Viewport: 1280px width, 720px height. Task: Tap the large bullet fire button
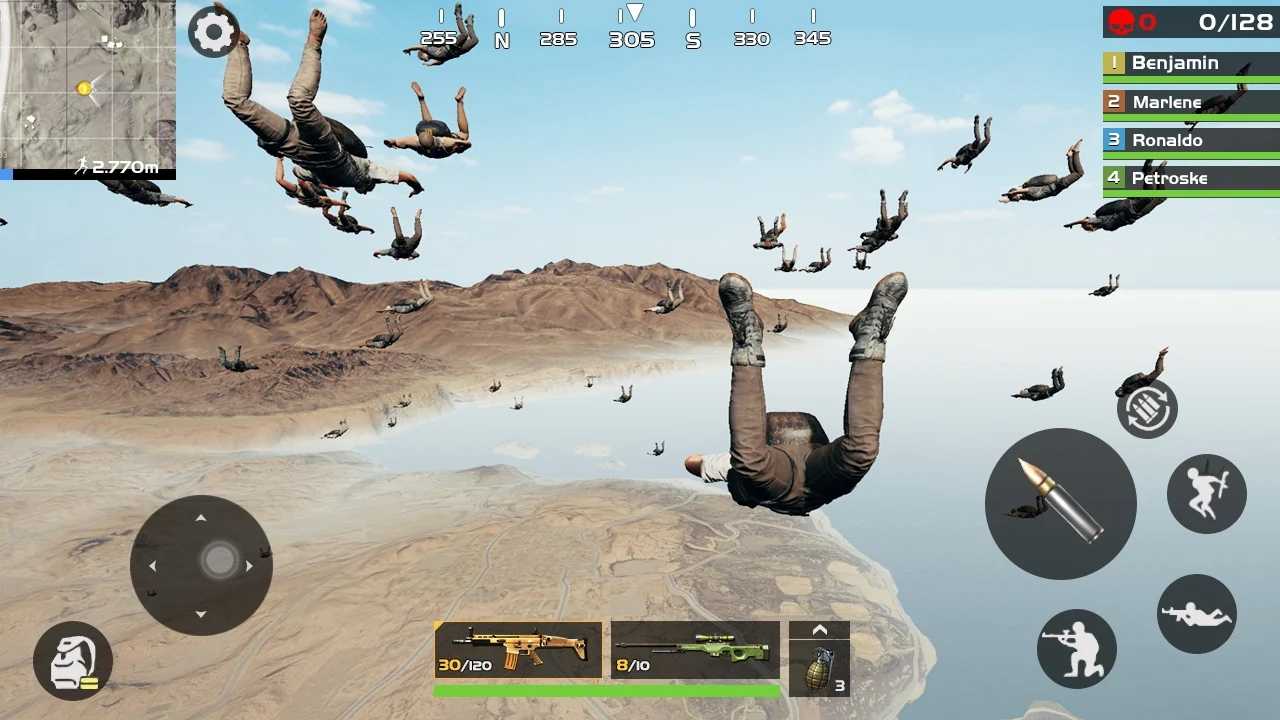[x=1061, y=504]
